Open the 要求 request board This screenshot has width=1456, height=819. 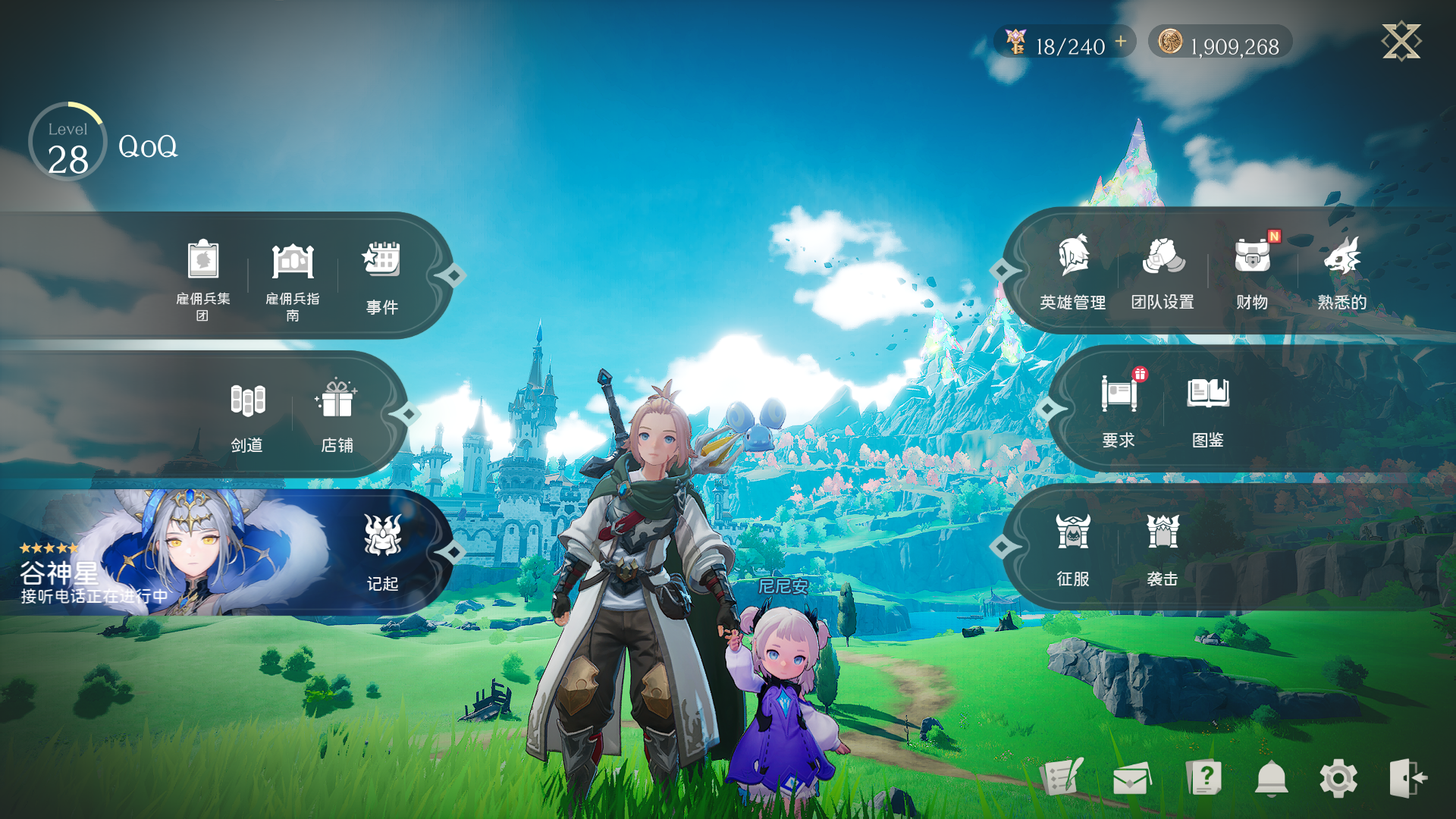coord(1119,410)
